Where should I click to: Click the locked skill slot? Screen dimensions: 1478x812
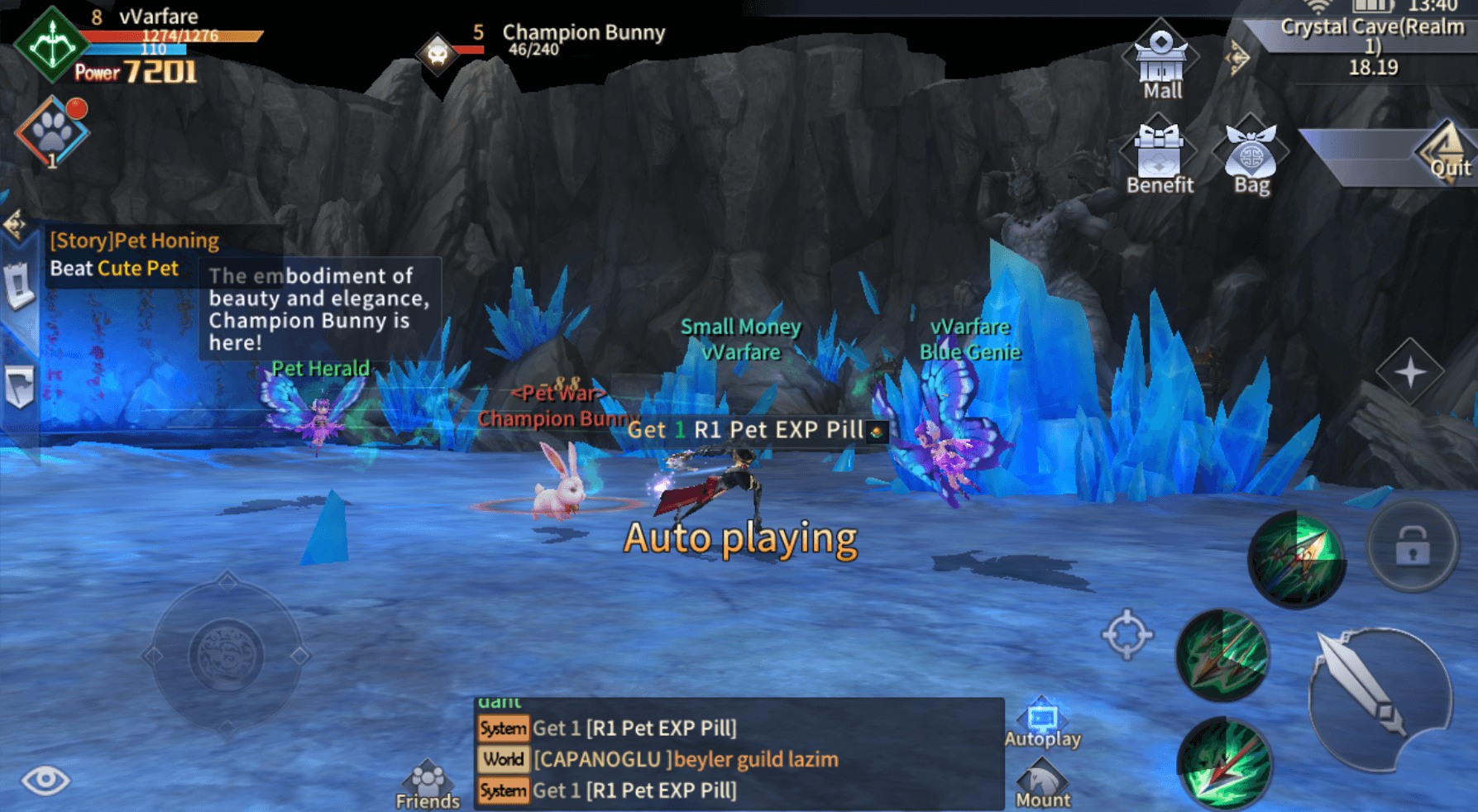tap(1412, 547)
